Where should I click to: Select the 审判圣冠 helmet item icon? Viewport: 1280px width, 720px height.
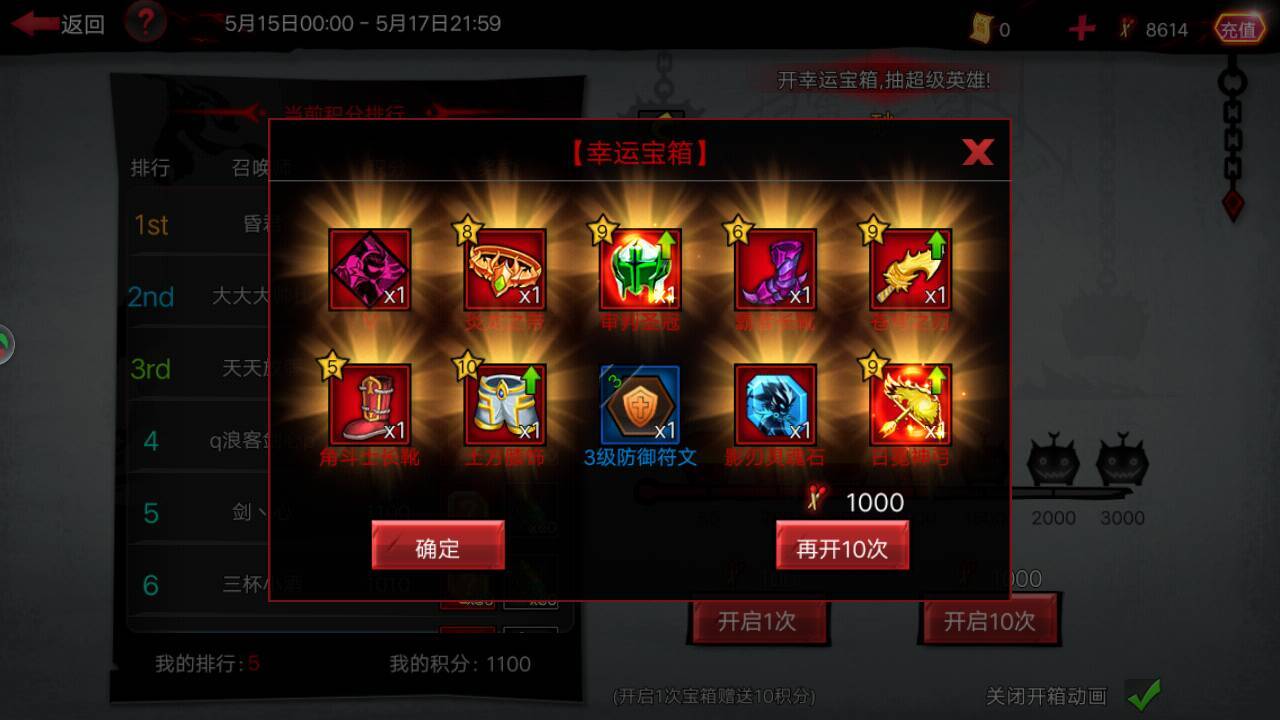(639, 268)
